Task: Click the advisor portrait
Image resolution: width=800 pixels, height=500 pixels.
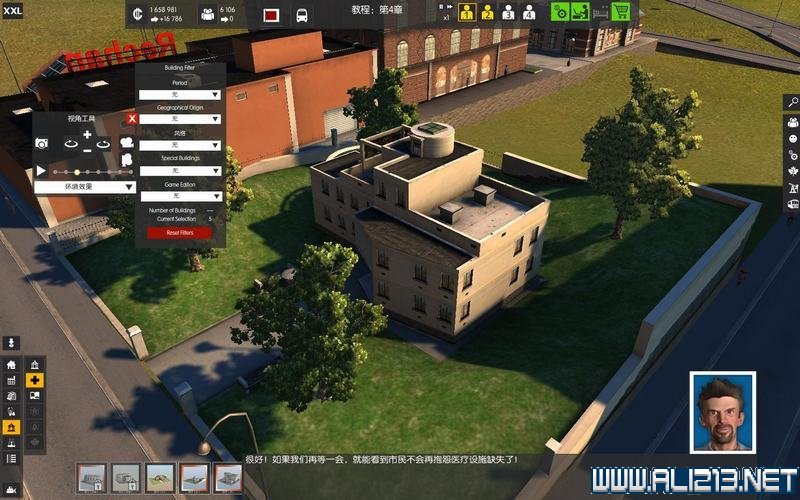Action: [722, 410]
